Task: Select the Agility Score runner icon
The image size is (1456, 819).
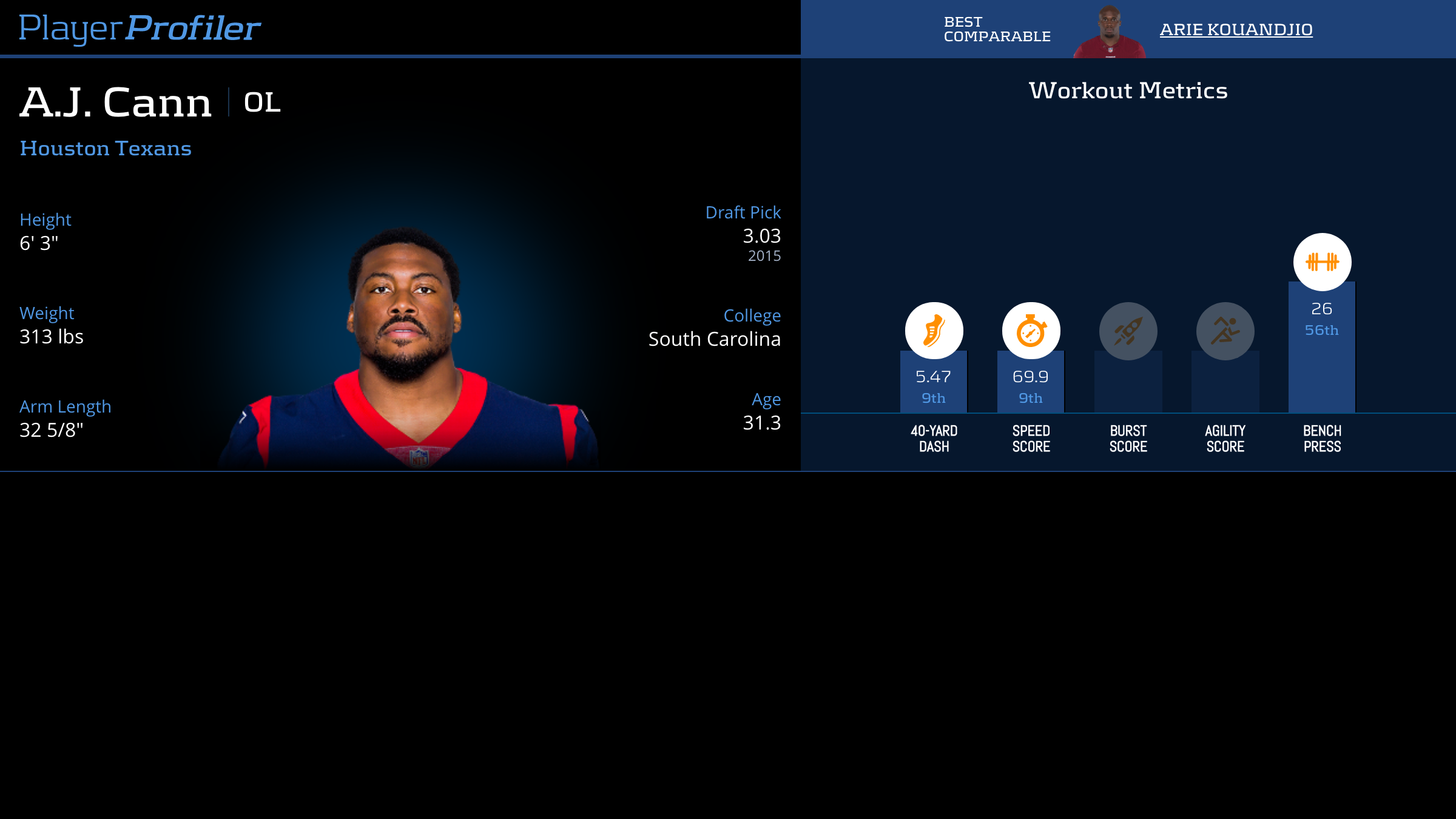Action: click(1225, 331)
